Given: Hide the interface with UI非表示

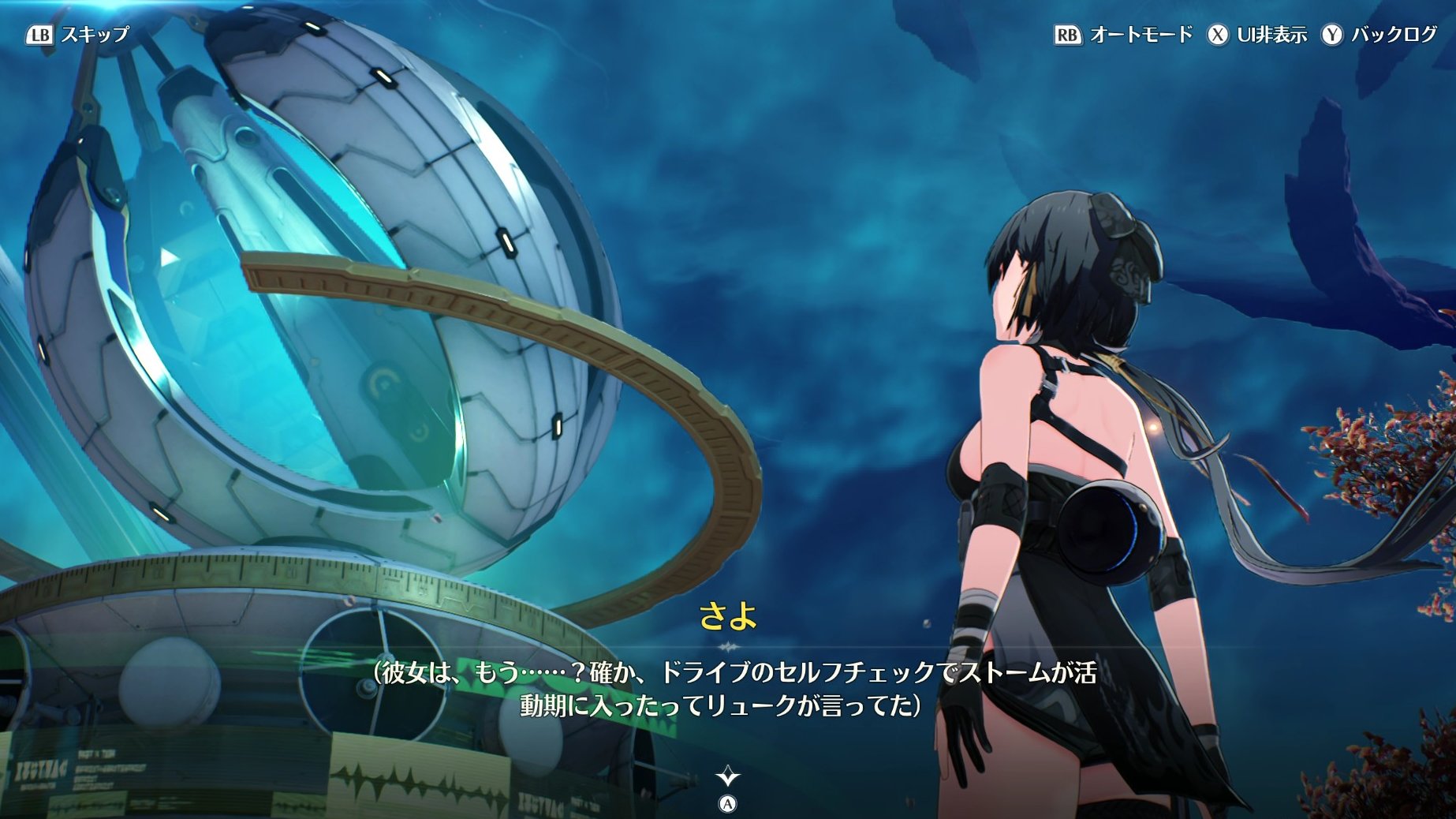Looking at the screenshot, I should point(1257,35).
